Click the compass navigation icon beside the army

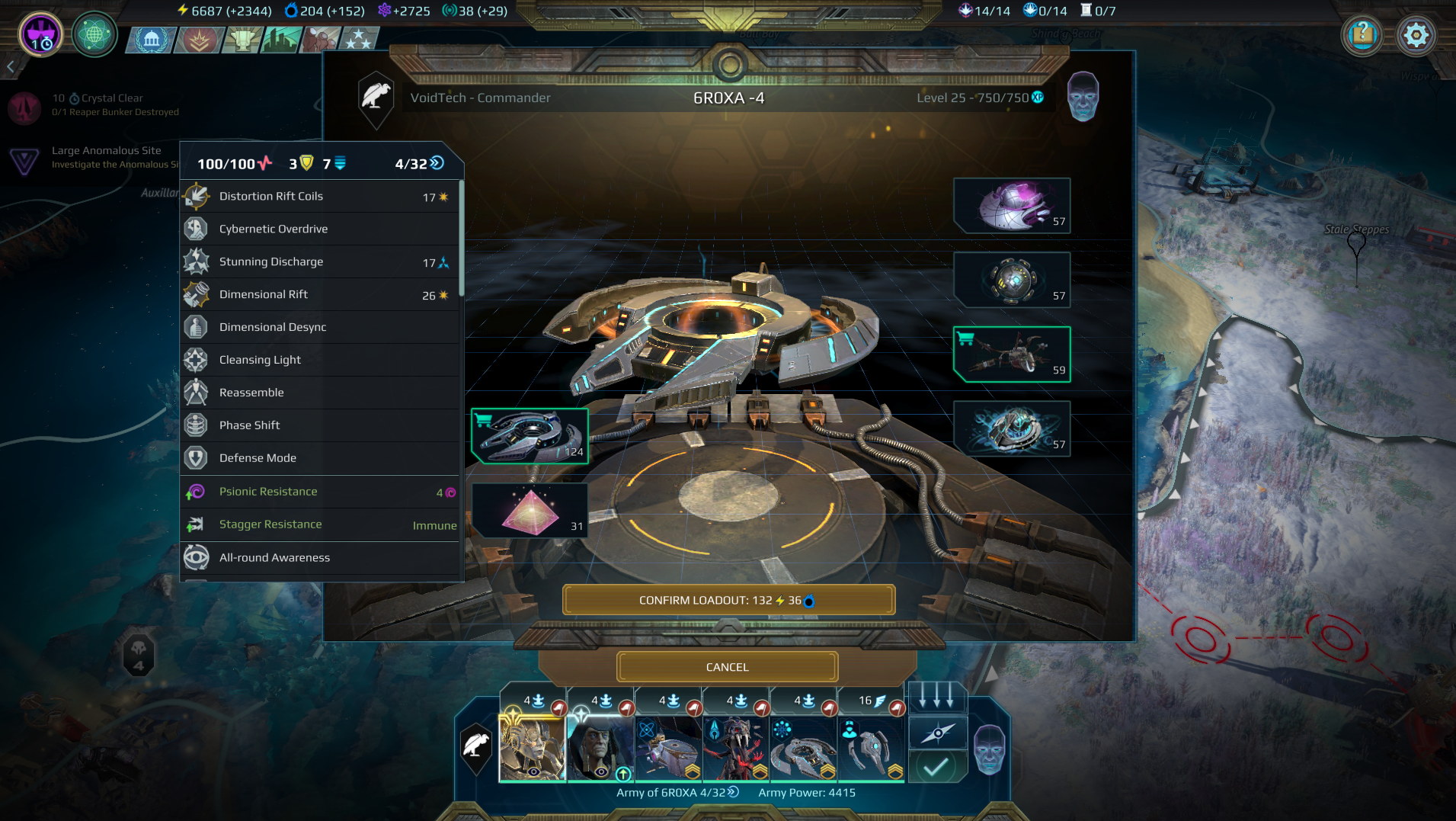938,733
